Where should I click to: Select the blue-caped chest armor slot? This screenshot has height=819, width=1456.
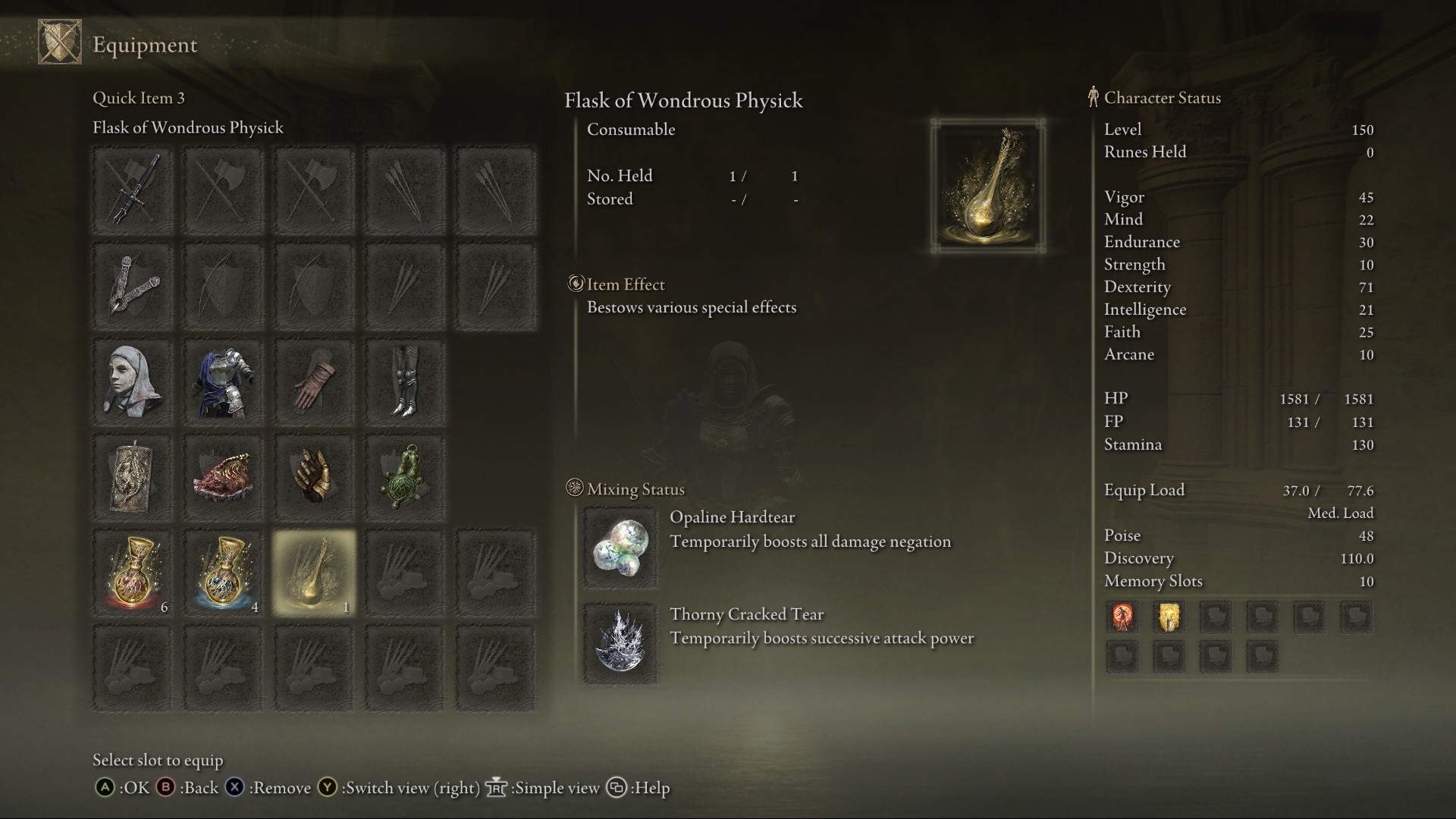coord(224,381)
